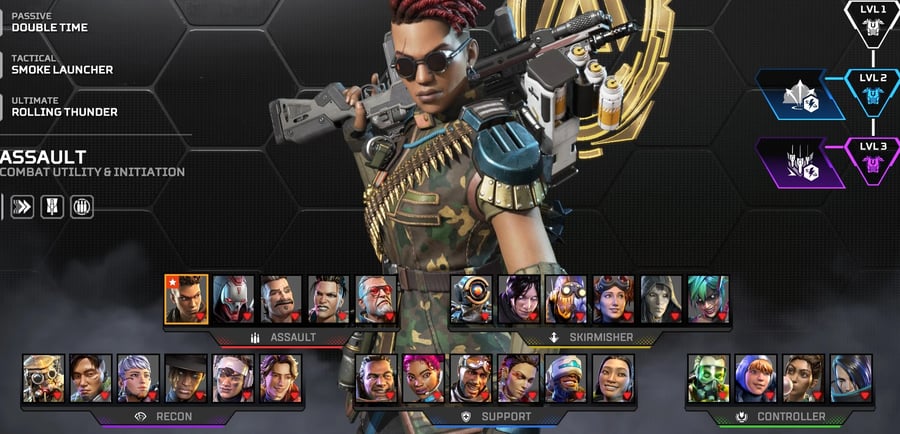900x434 pixels.
Task: View the Rolling Thunder ultimate ability
Action: (63, 108)
